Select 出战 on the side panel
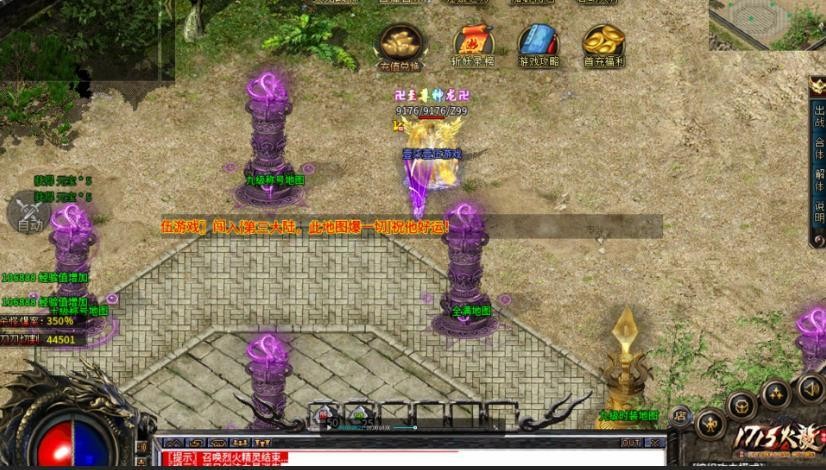826x470 pixels. (x=818, y=117)
